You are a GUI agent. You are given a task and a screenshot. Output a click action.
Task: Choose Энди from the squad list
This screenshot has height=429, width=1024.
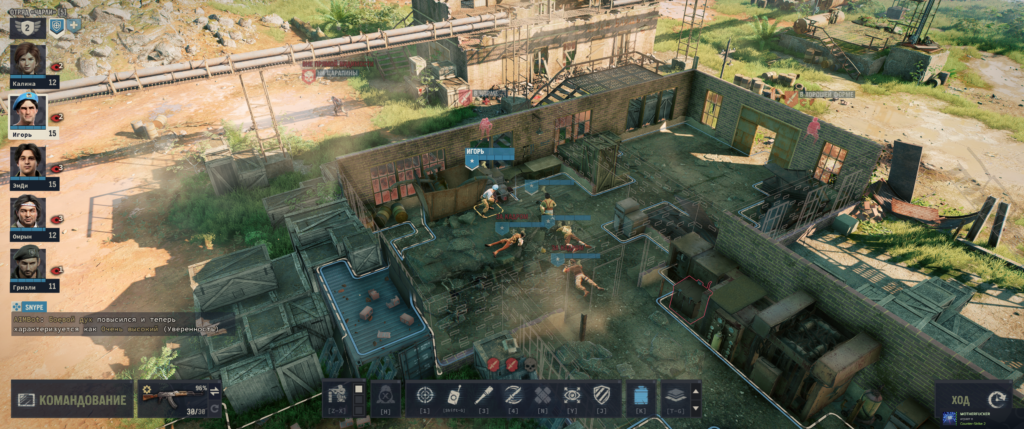tap(27, 160)
